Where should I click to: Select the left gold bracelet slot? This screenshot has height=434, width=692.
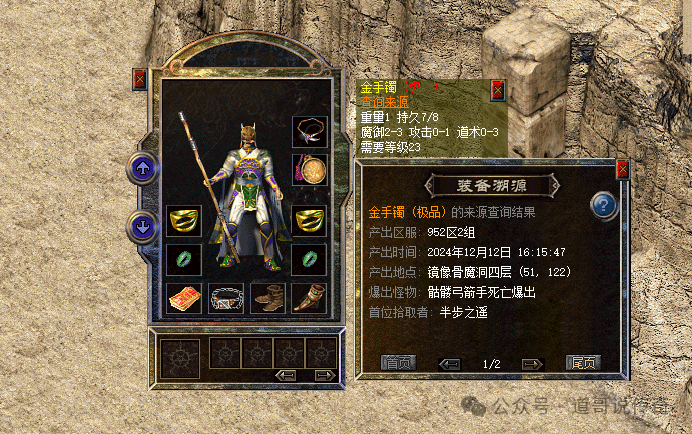[183, 221]
